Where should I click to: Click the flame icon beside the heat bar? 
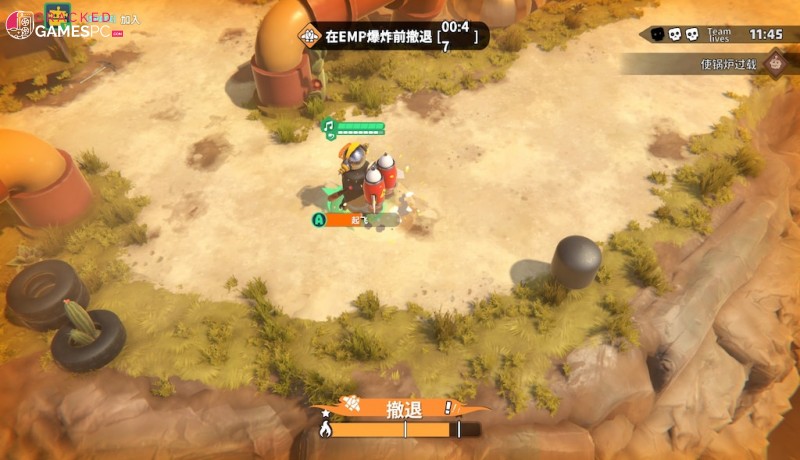(324, 430)
